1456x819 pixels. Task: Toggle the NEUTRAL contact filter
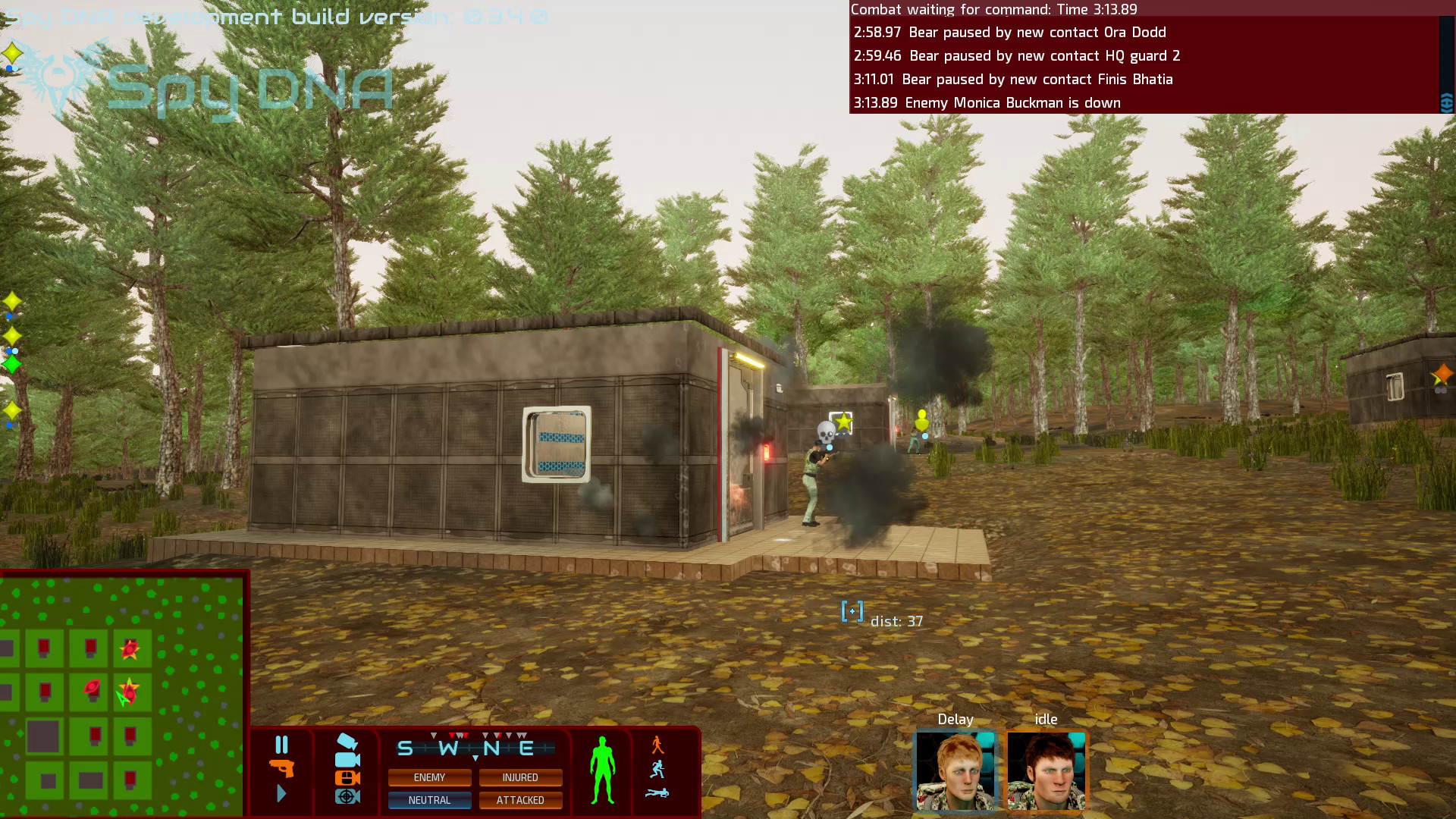(430, 801)
